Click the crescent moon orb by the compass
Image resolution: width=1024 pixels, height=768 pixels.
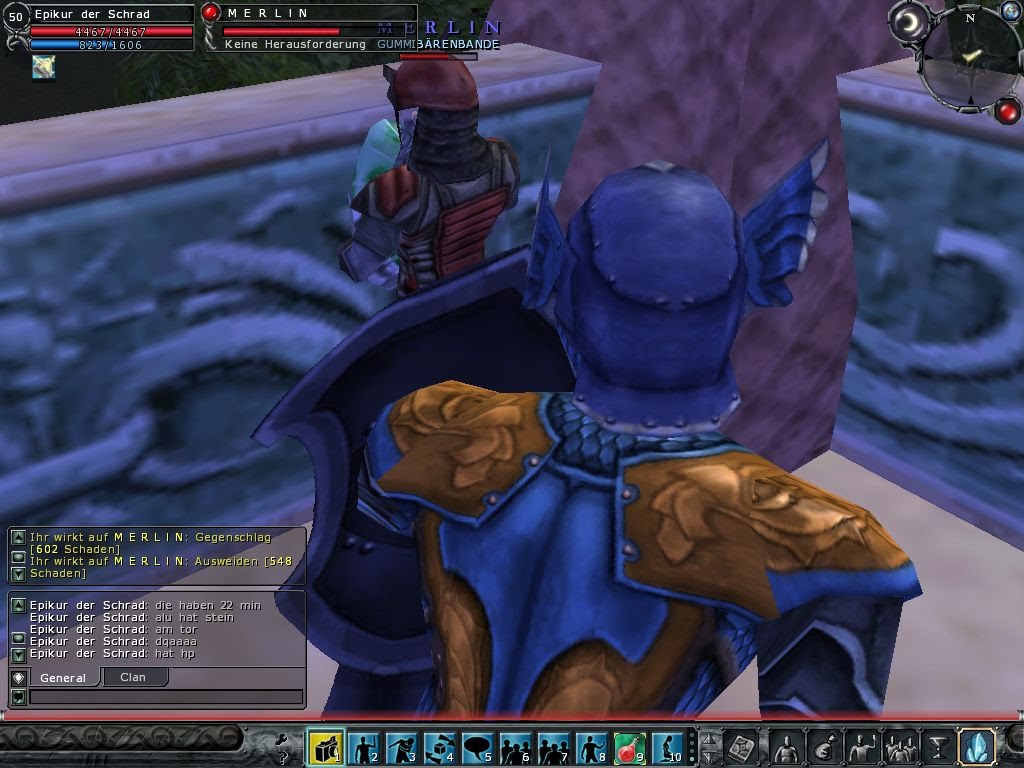(910, 23)
